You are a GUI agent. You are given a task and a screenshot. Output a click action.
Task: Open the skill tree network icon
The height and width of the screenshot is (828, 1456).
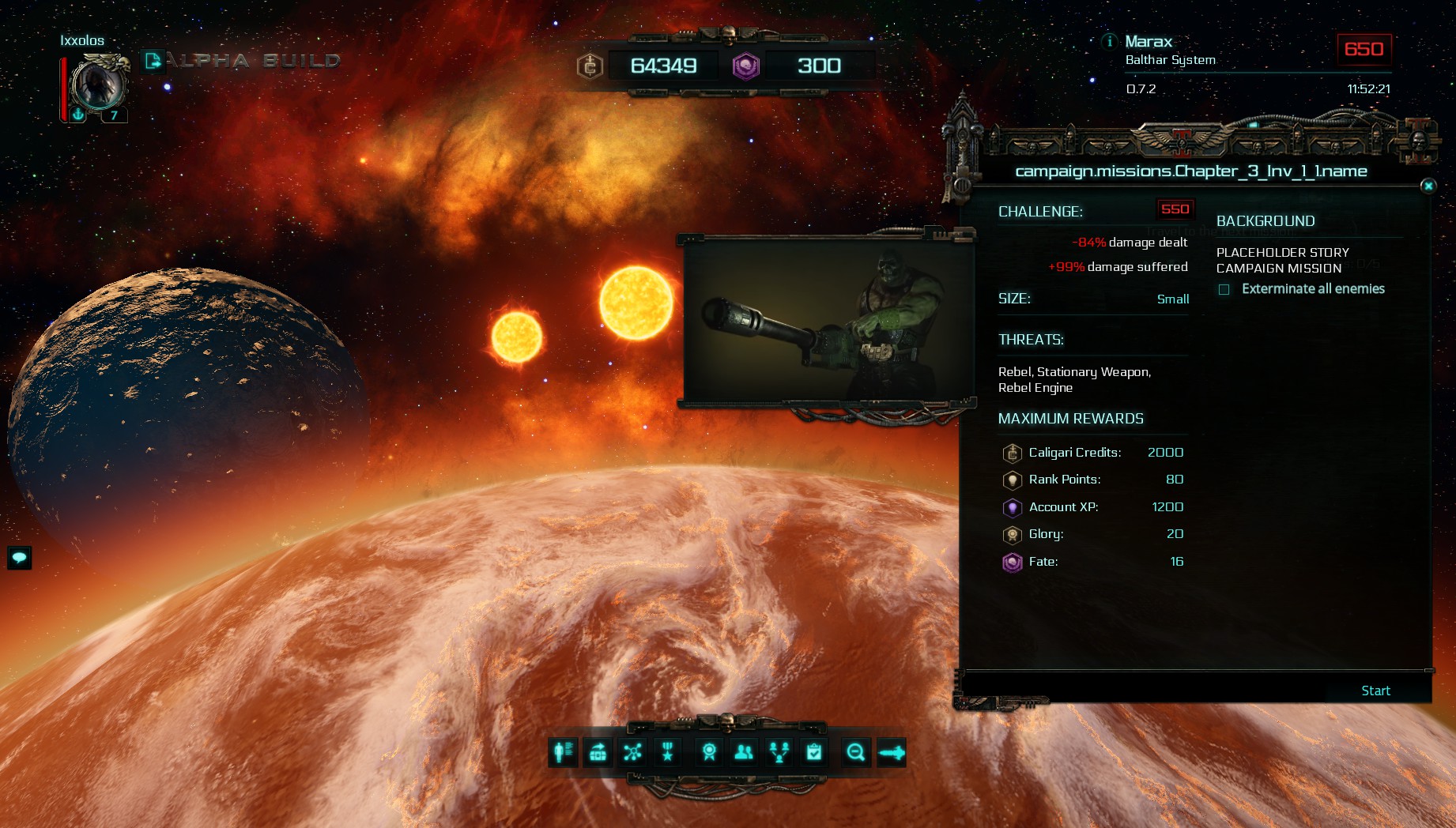632,752
